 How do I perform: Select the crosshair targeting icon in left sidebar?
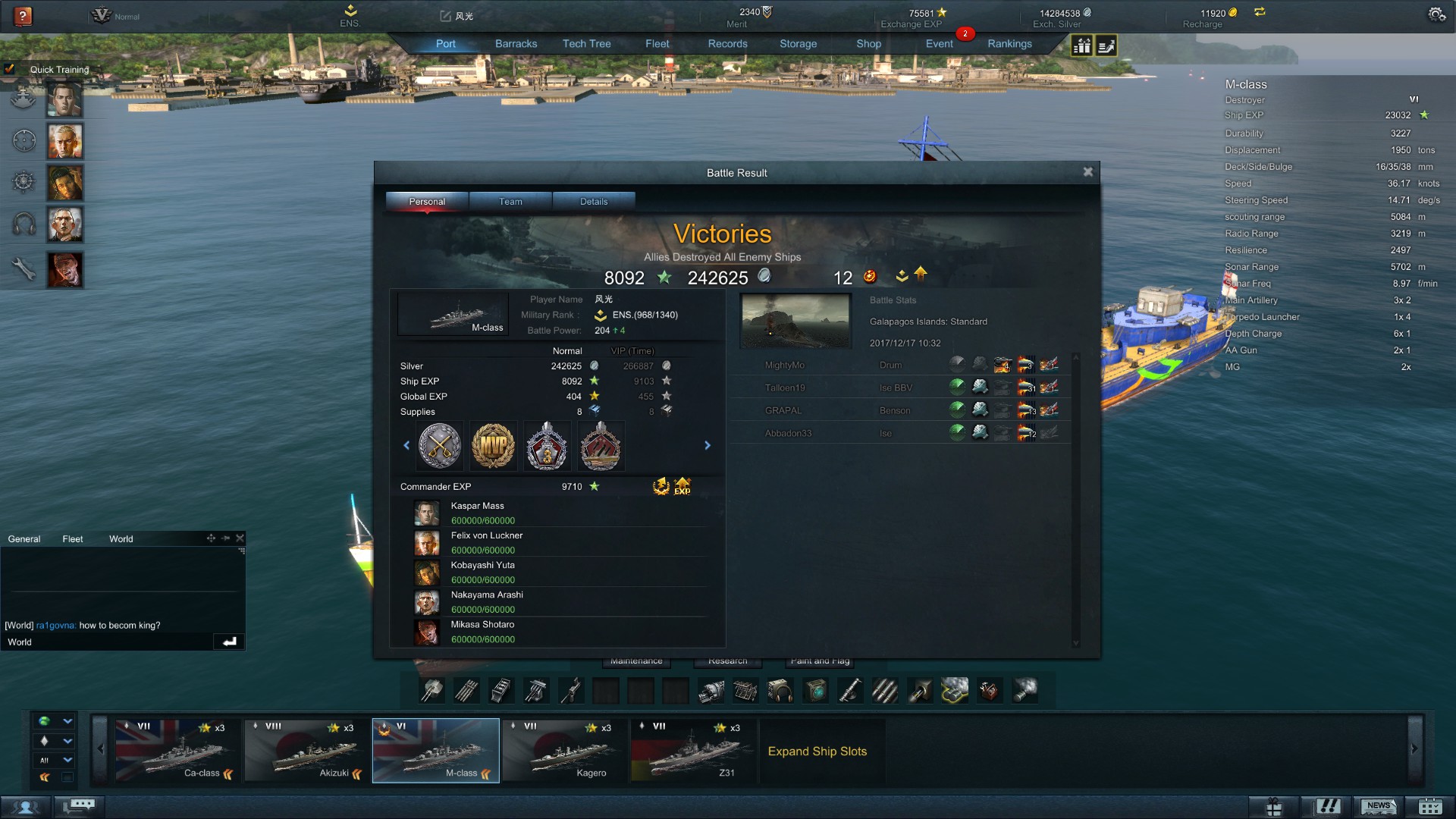click(x=24, y=140)
